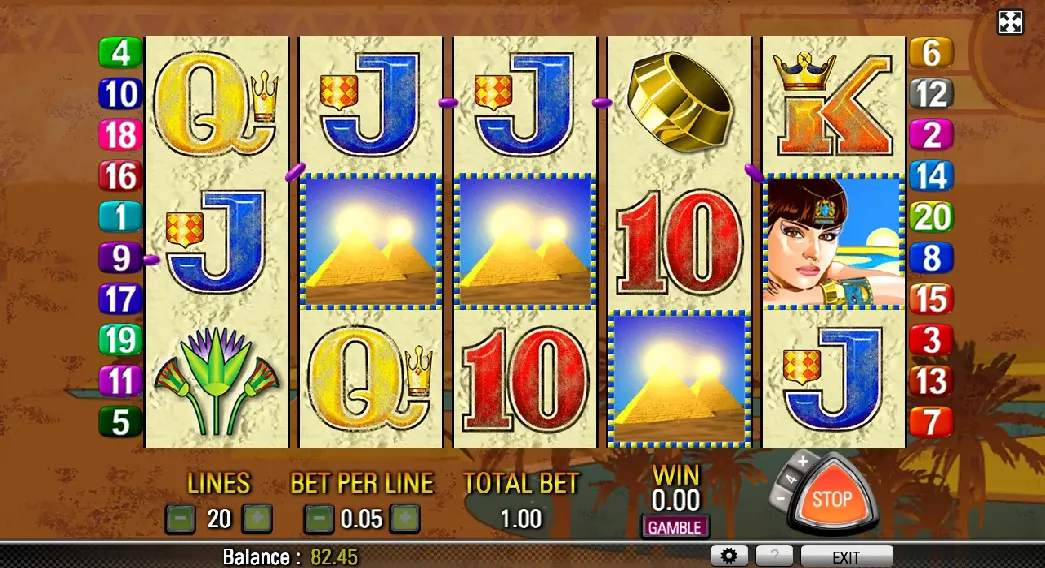
Task: Select payline number 20 badge
Action: (930, 217)
